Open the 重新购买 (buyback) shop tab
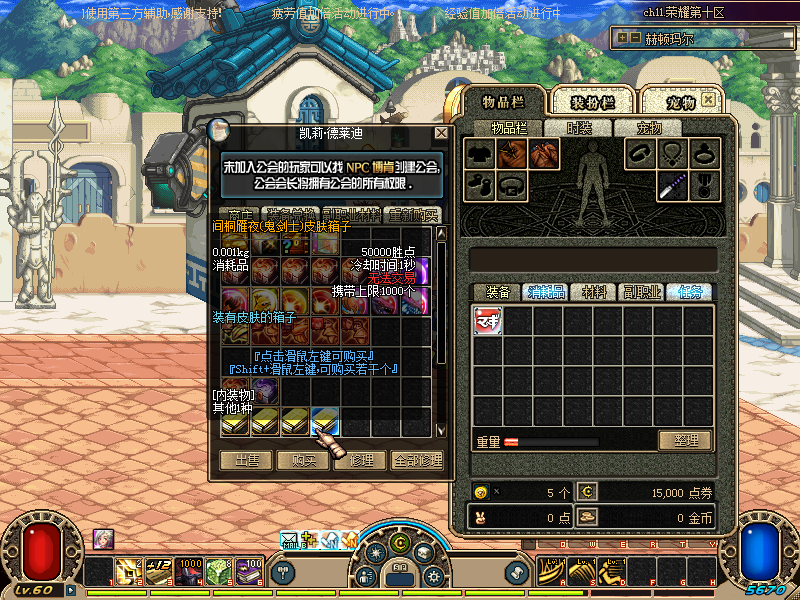This screenshot has width=800, height=600. coord(412,215)
